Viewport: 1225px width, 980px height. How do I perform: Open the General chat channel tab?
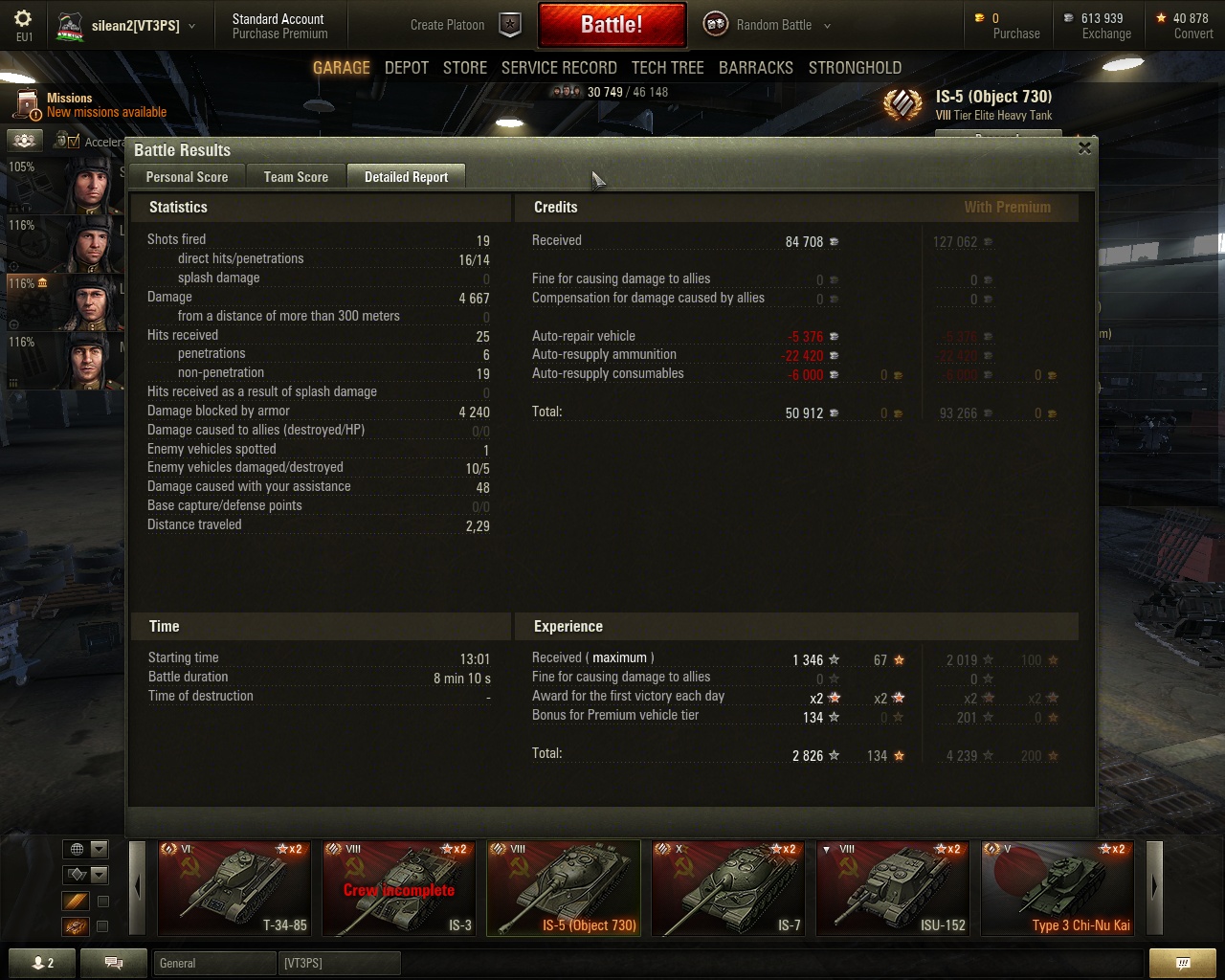pyautogui.click(x=212, y=963)
